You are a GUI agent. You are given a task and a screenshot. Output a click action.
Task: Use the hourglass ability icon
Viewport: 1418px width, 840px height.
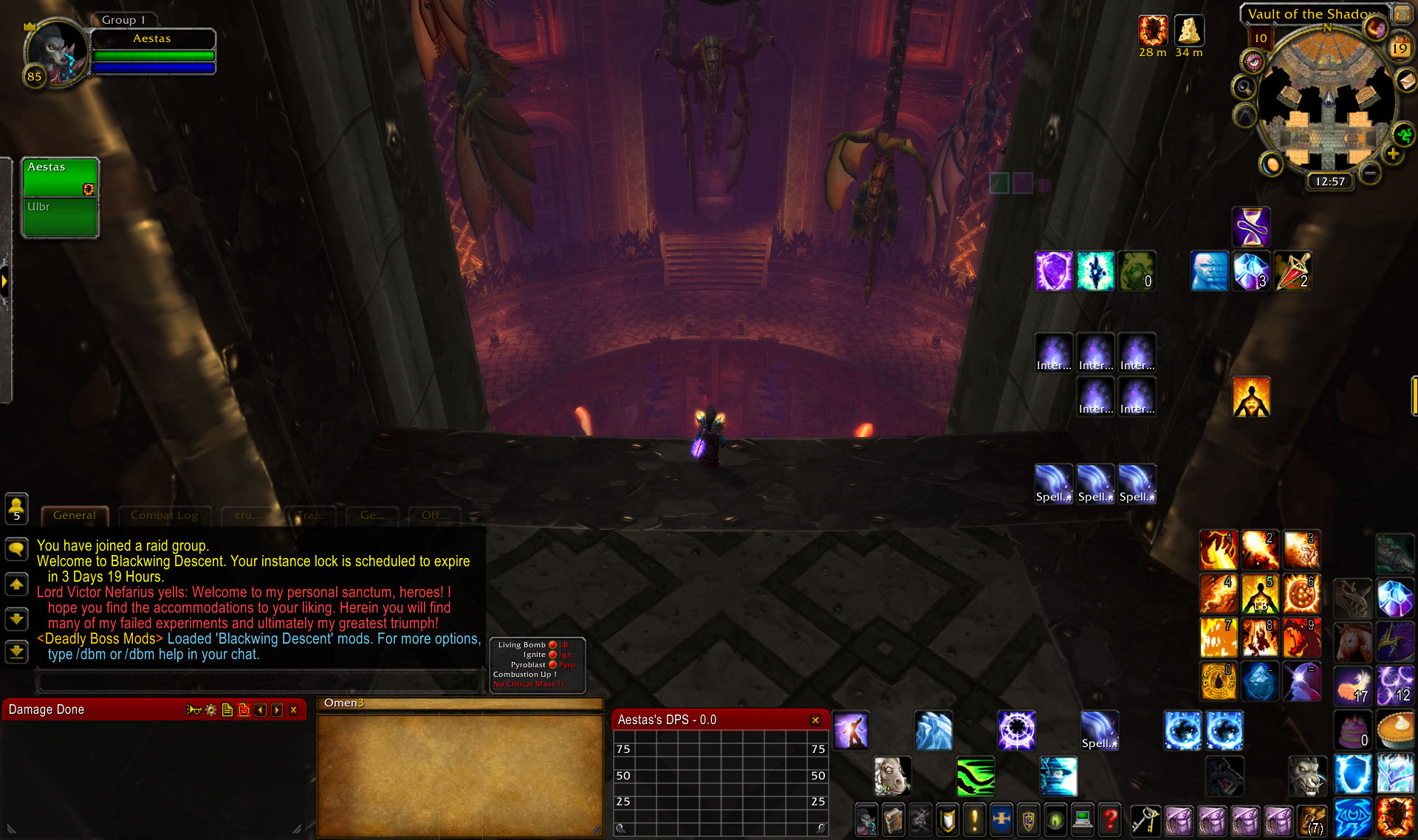point(1251,227)
